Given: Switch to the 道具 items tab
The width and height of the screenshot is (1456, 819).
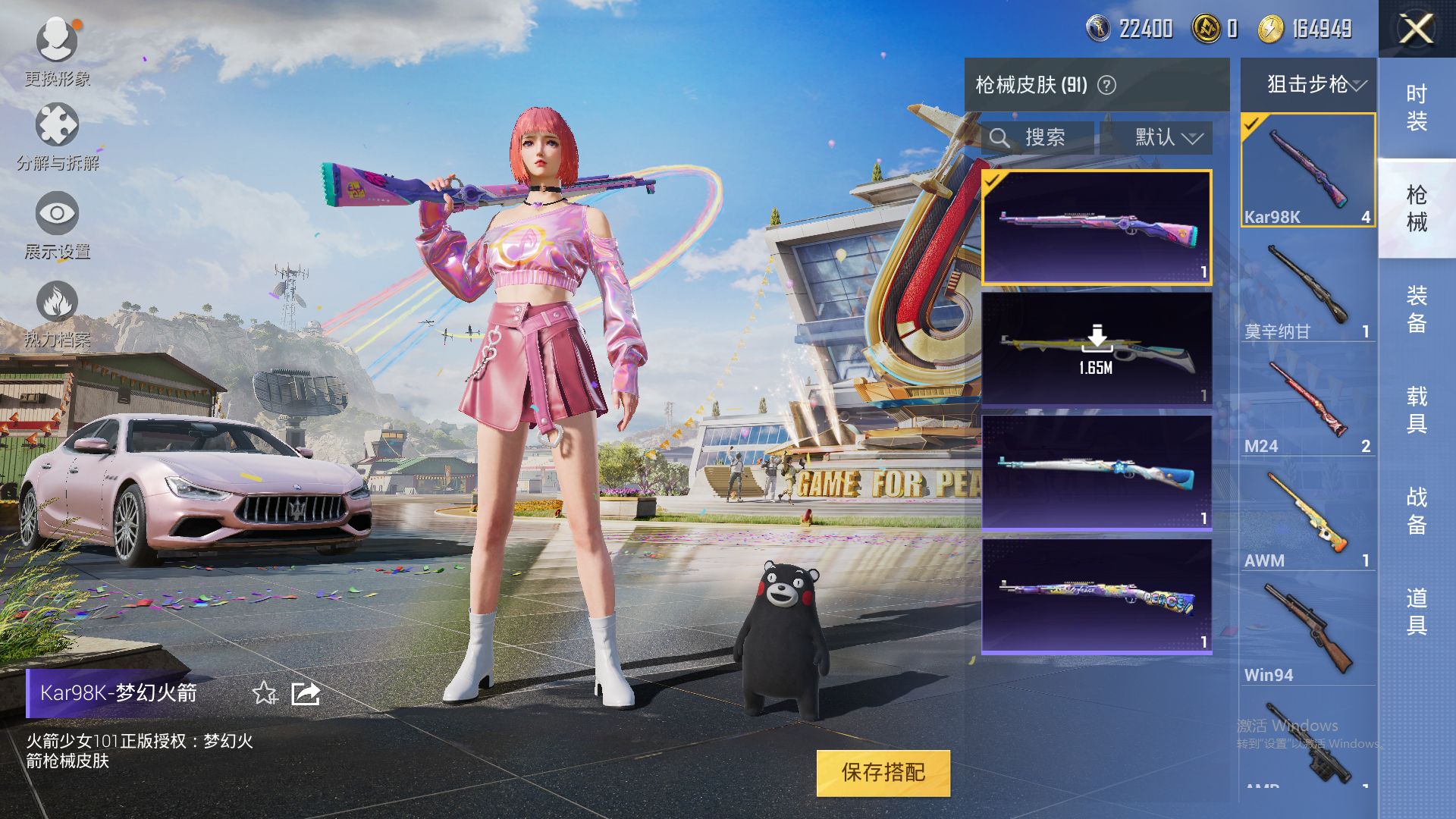Looking at the screenshot, I should click(x=1417, y=611).
